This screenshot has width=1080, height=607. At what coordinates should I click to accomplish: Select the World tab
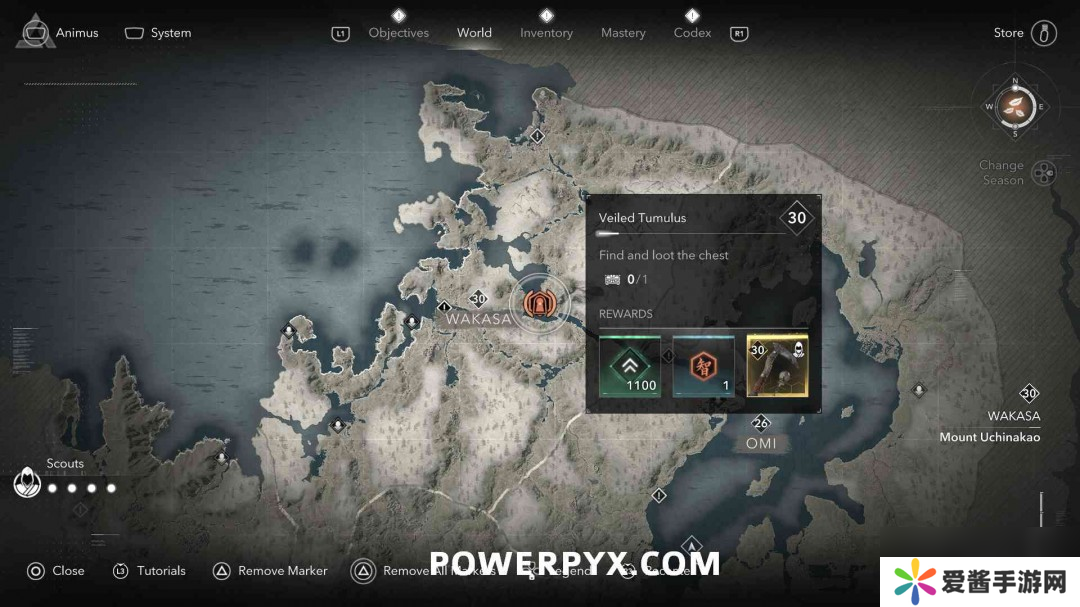pyautogui.click(x=474, y=33)
